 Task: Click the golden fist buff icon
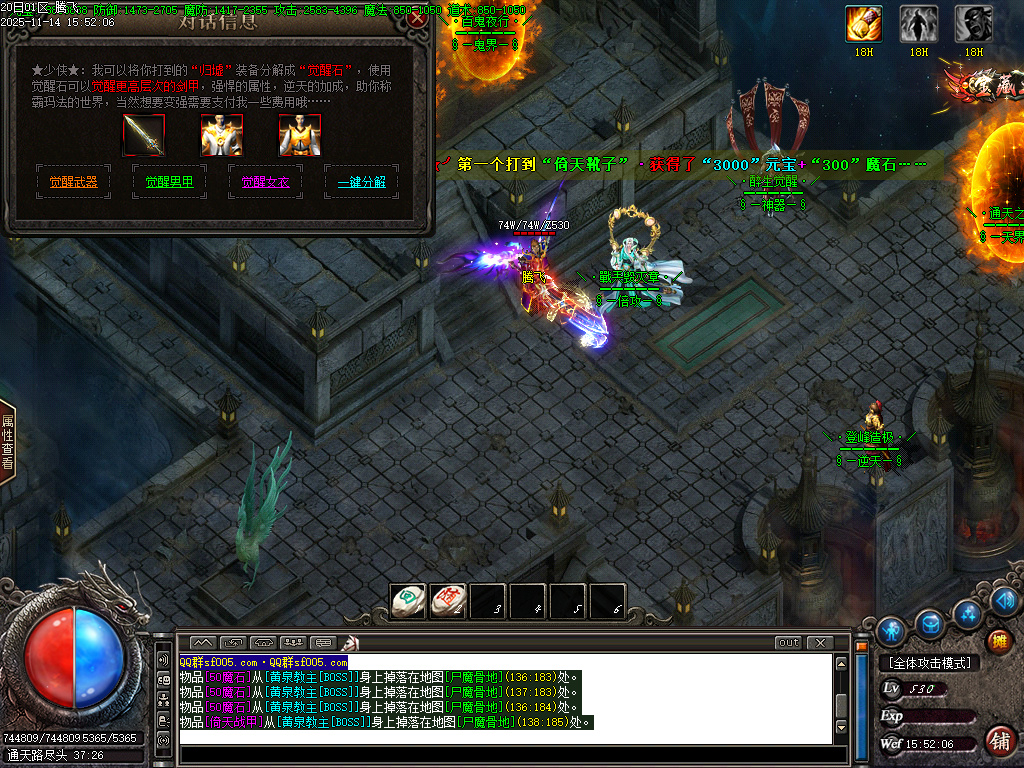(864, 23)
